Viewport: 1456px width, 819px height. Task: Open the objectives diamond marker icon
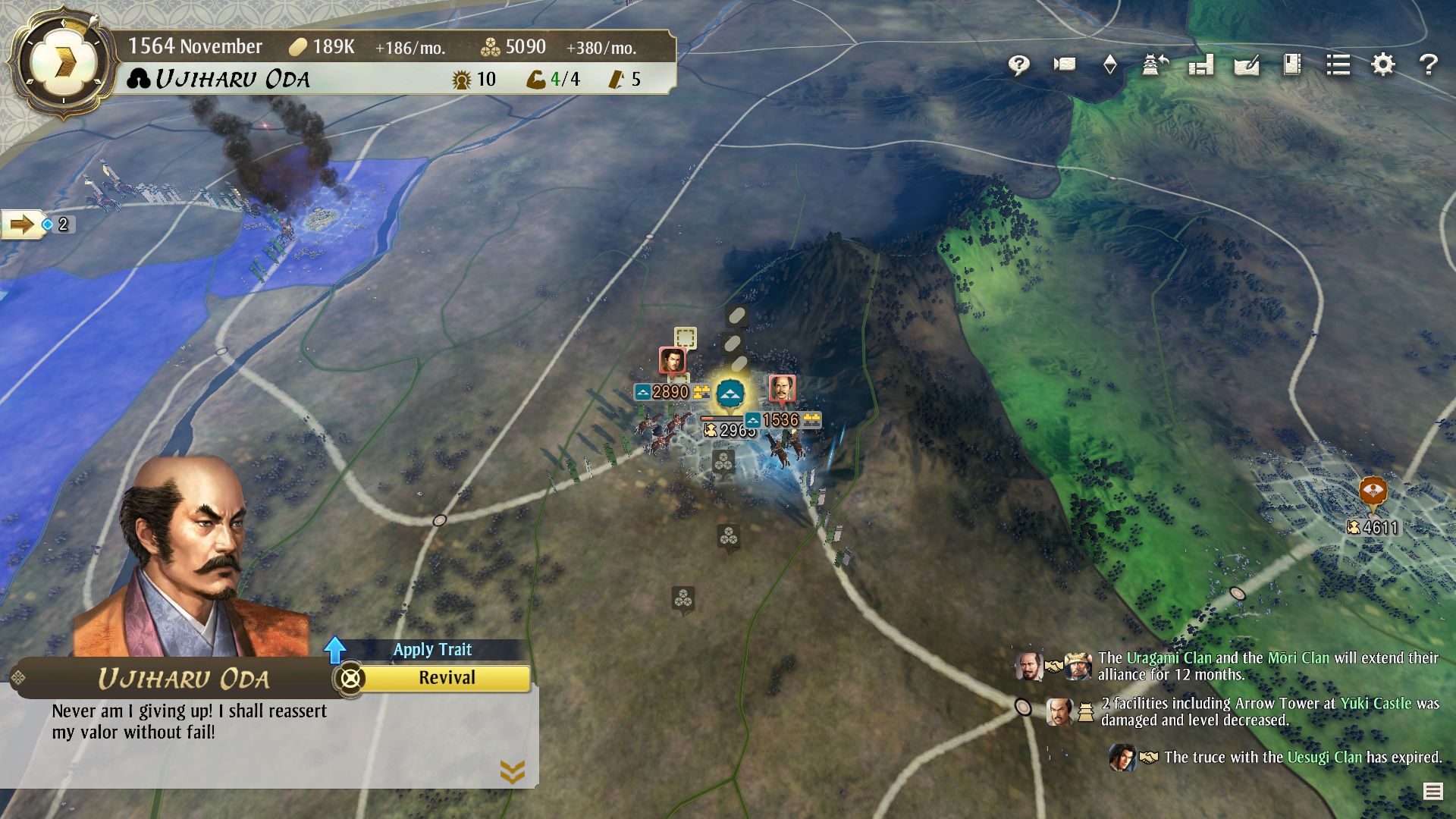point(1111,65)
